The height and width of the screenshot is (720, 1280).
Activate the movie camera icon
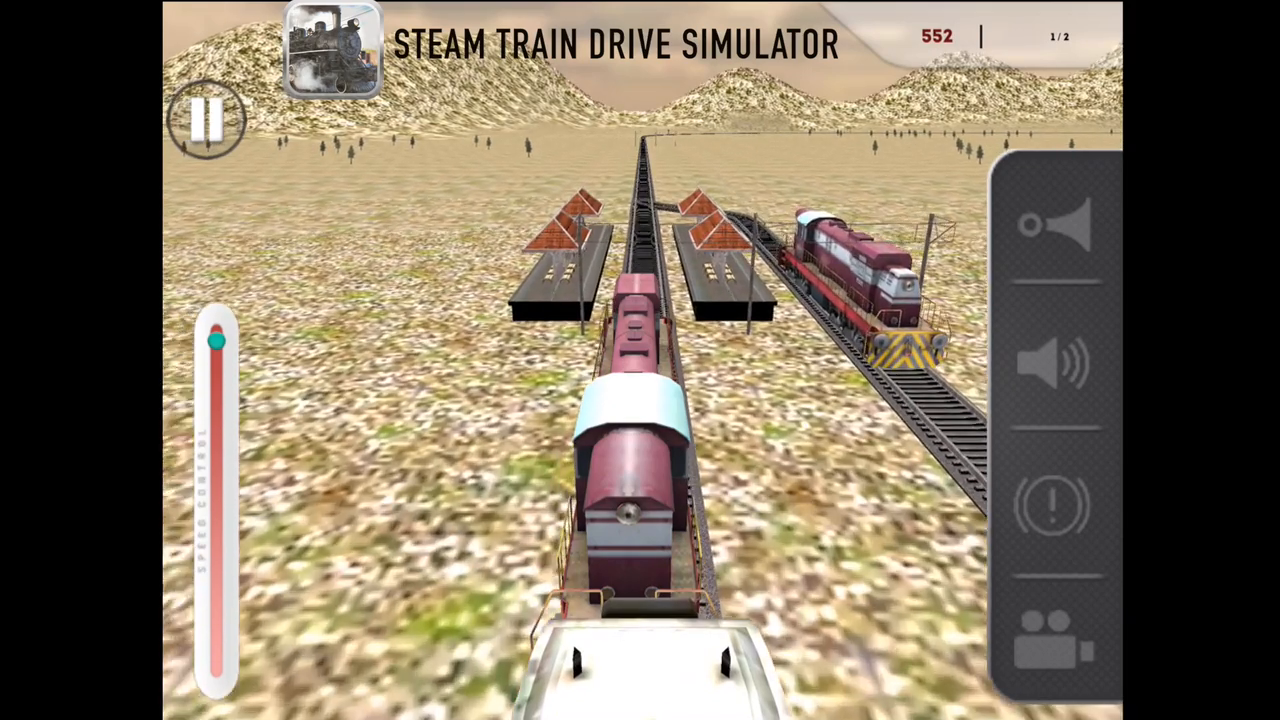pos(1052,640)
